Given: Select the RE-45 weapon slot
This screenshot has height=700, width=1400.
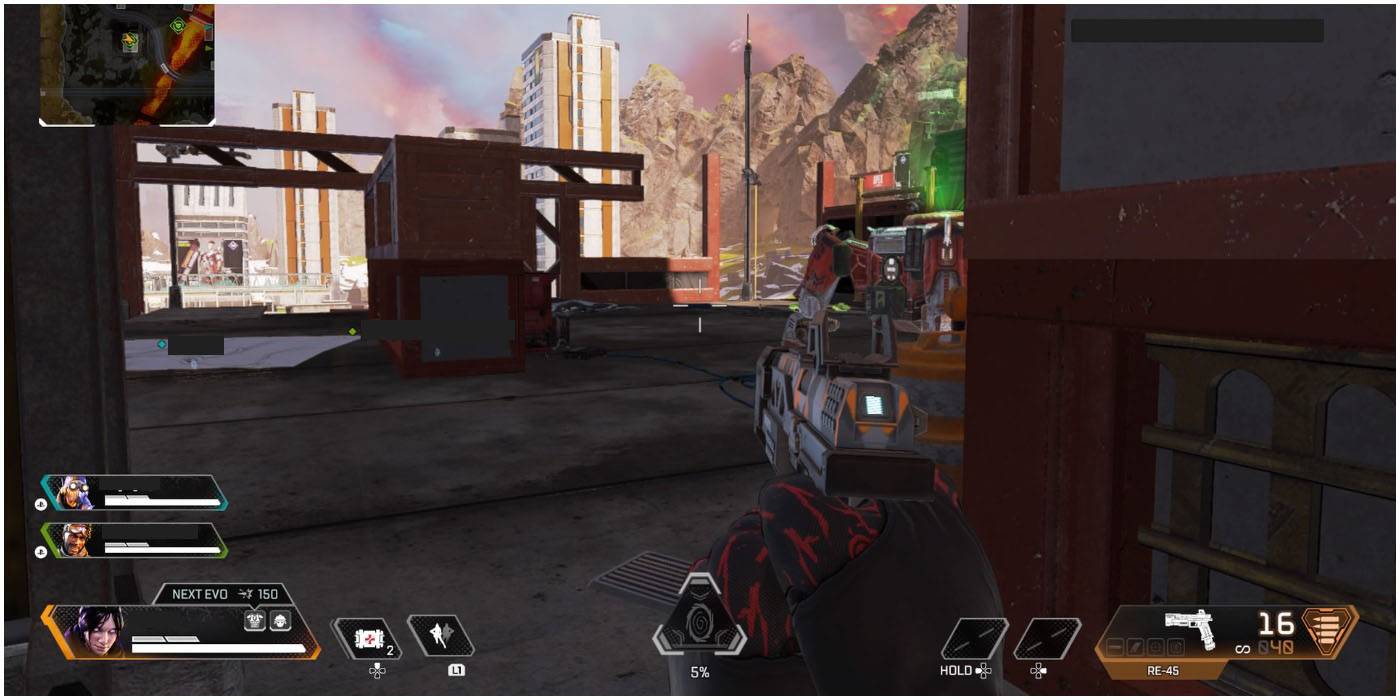Looking at the screenshot, I should pos(1190,634).
